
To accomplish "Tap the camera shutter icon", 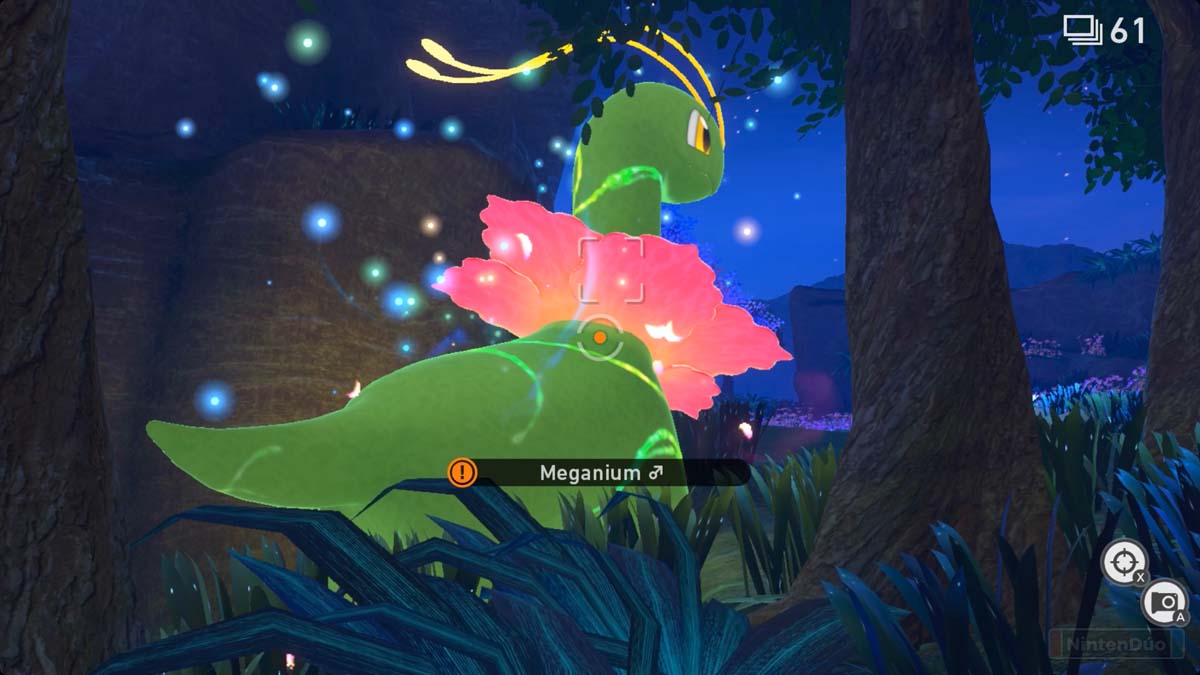I will tap(1163, 601).
